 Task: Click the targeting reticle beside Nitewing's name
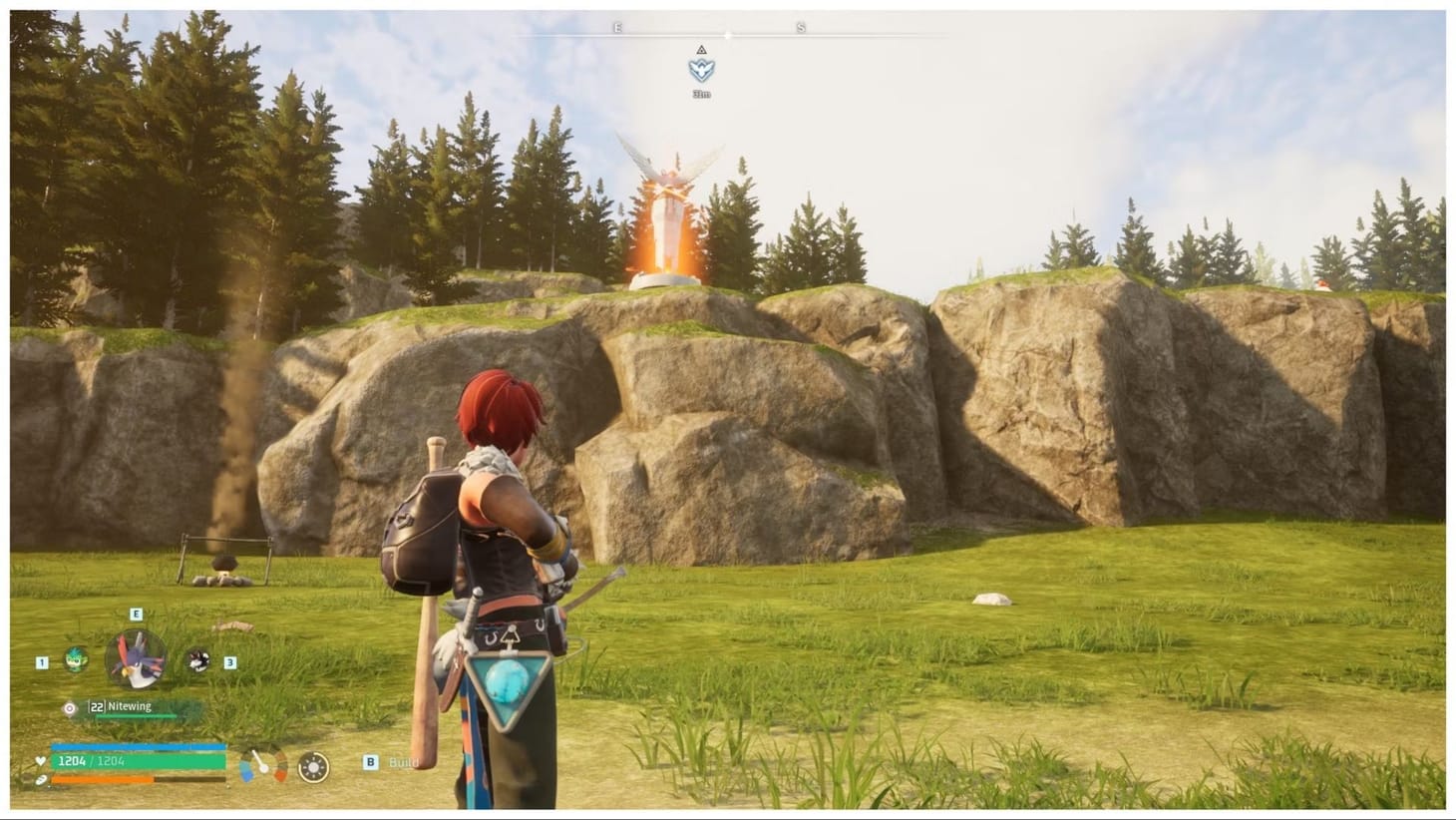(69, 708)
